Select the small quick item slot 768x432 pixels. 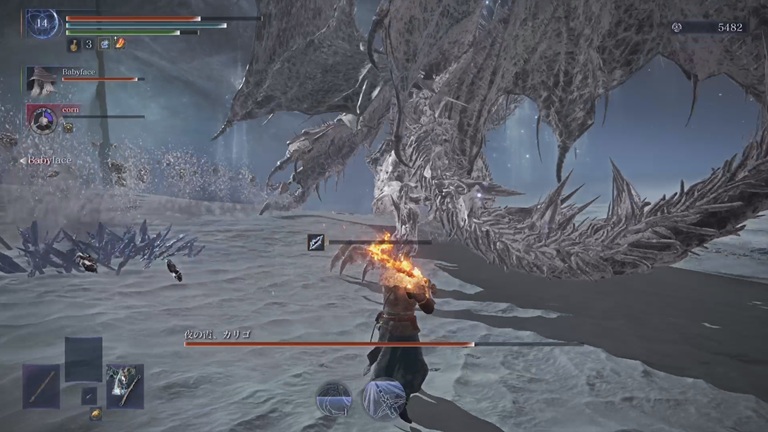(x=89, y=396)
